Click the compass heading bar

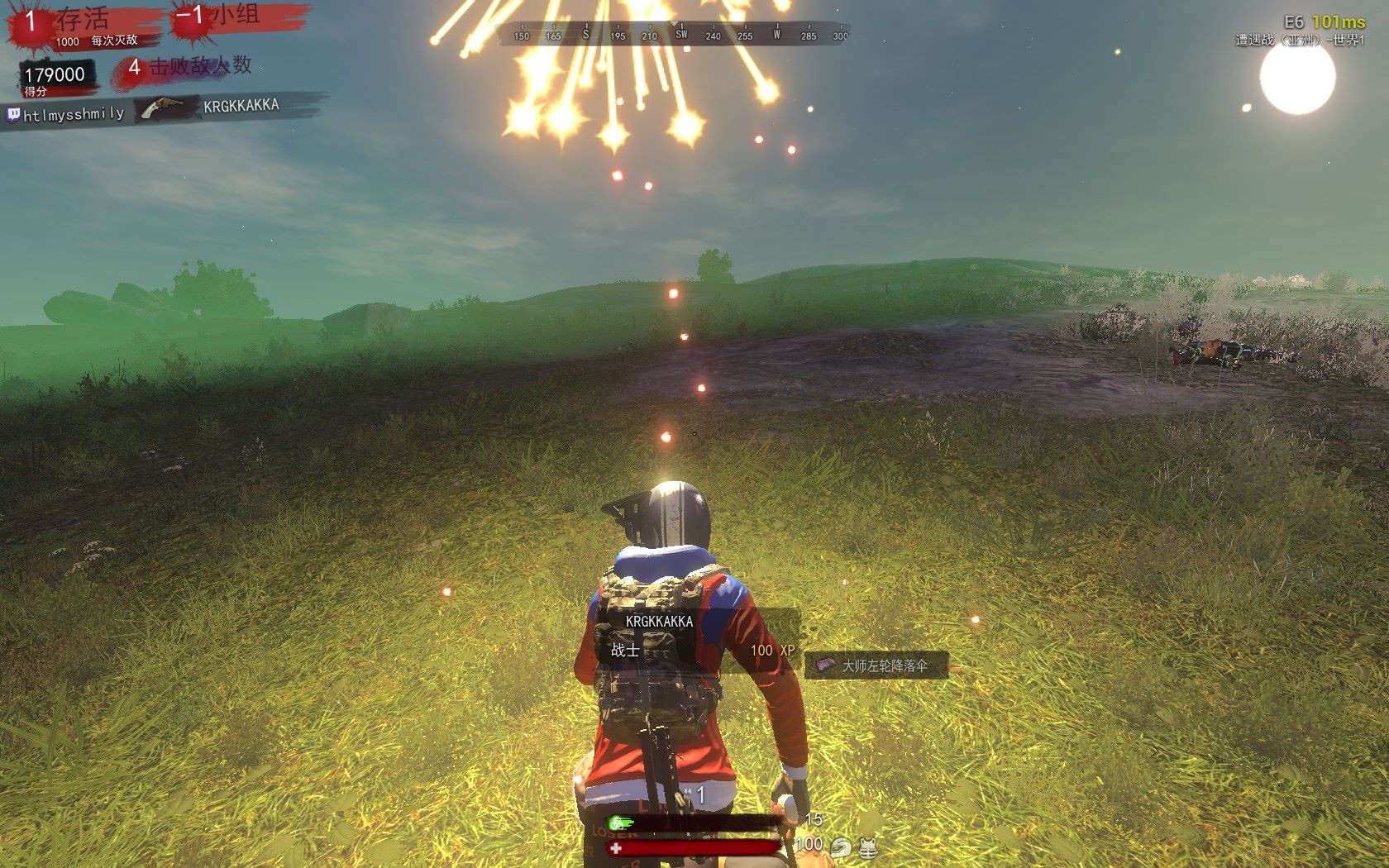672,35
